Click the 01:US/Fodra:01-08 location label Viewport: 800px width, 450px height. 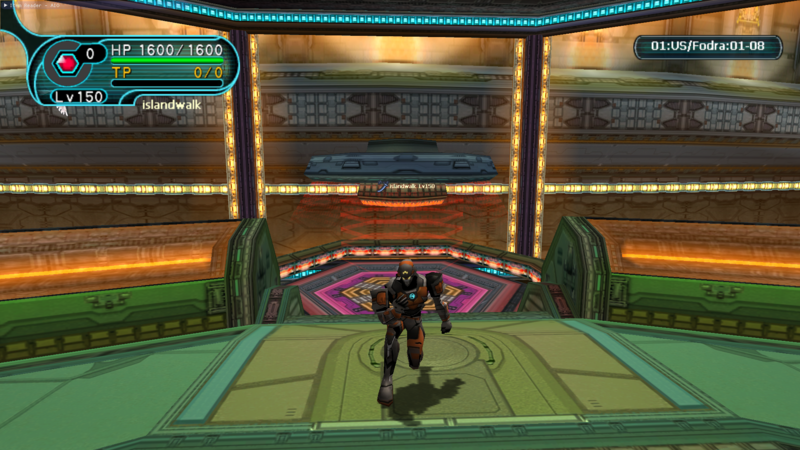tap(708, 46)
